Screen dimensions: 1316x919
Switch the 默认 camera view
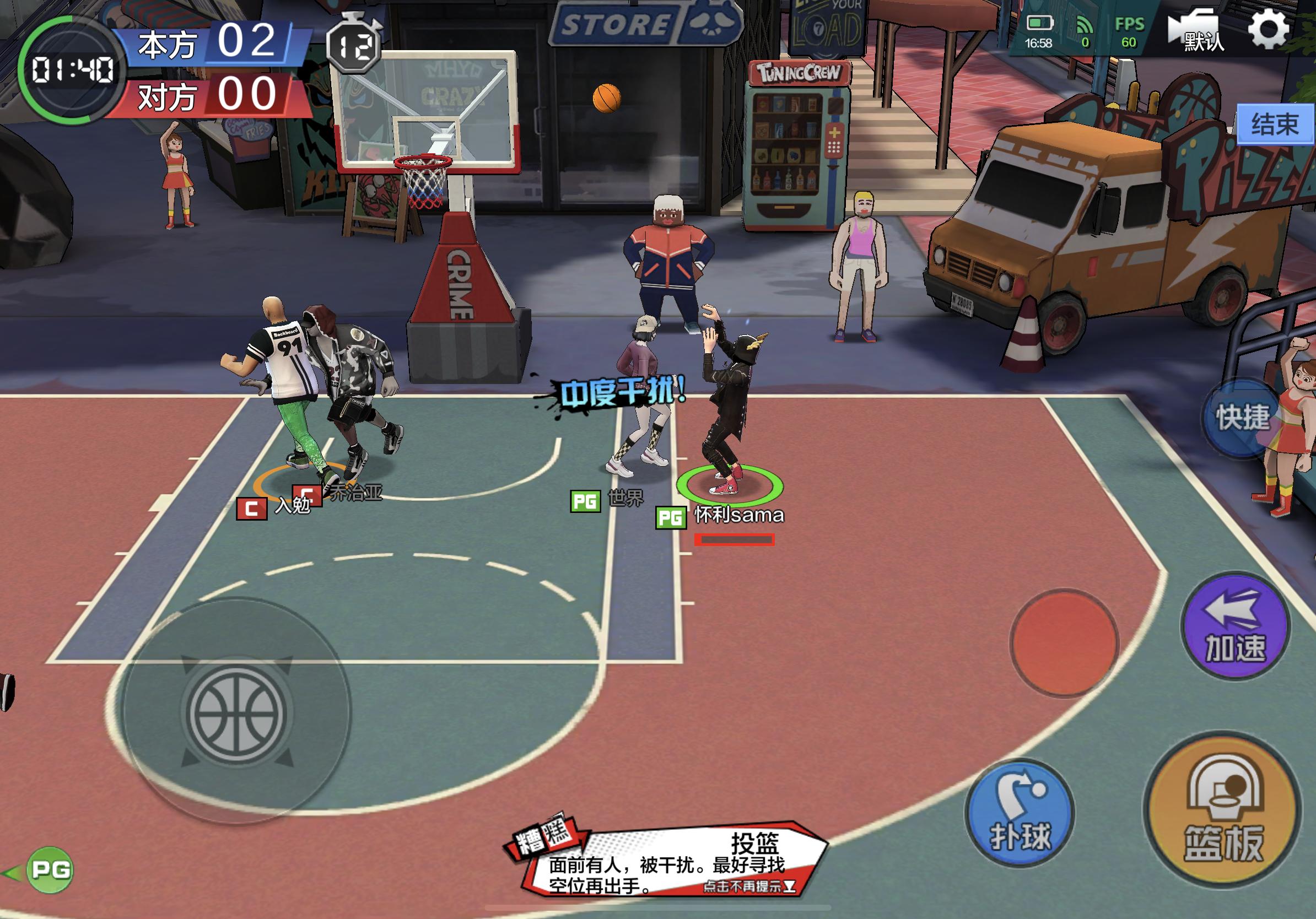click(1198, 32)
